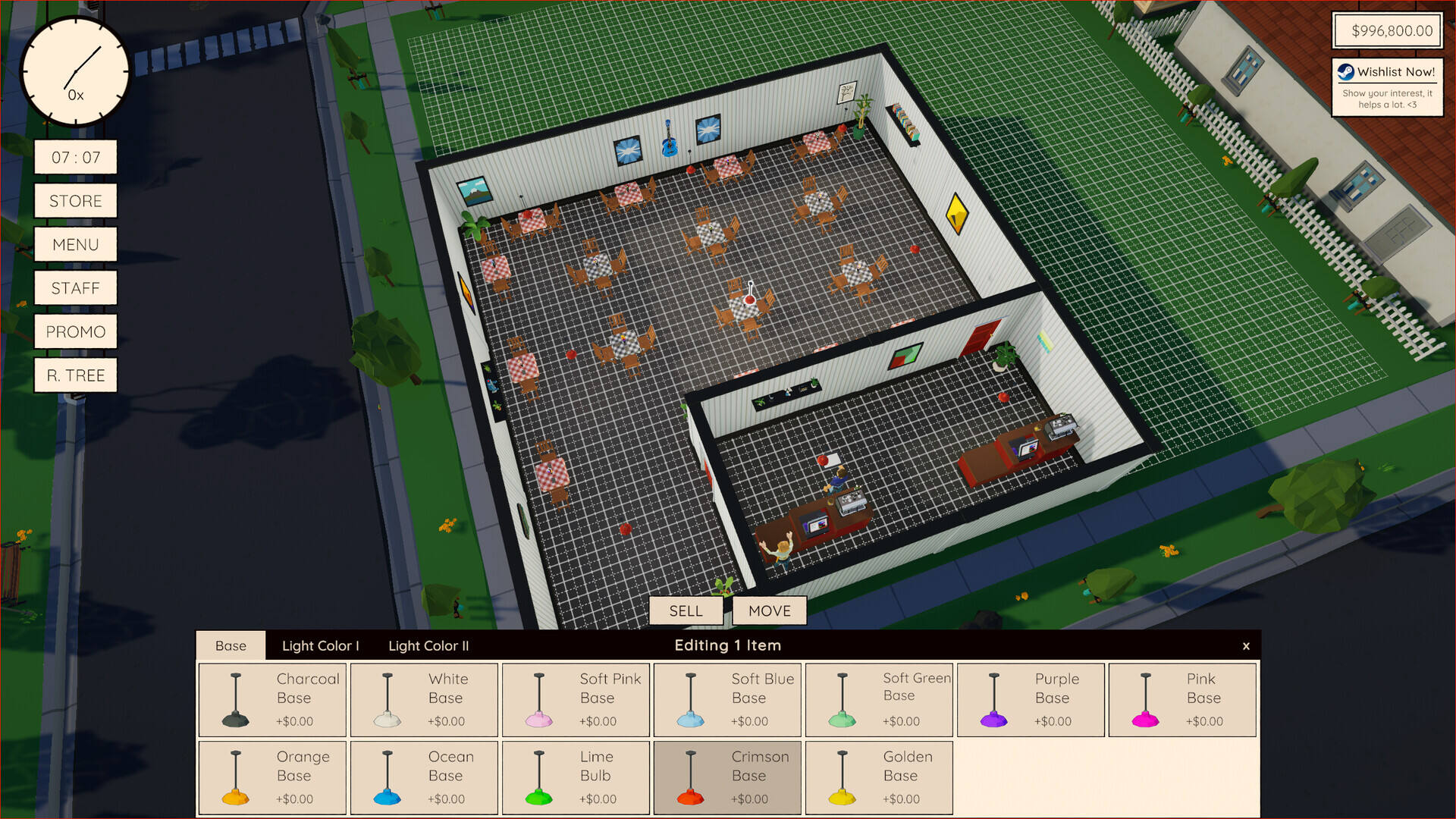Open the PROMO screen
The width and height of the screenshot is (1456, 819).
(76, 331)
